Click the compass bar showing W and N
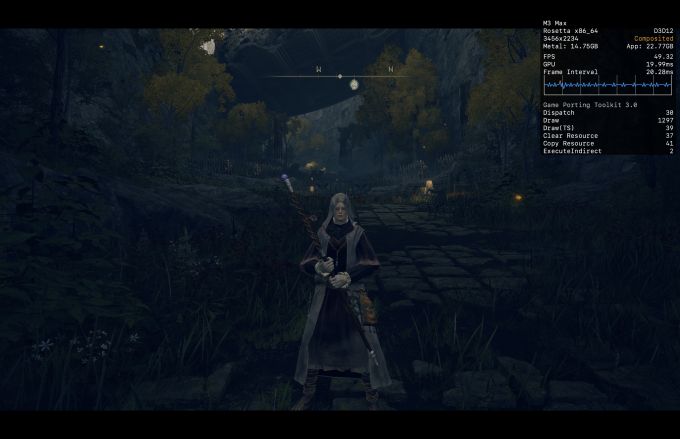Image resolution: width=680 pixels, height=439 pixels. tap(340, 75)
